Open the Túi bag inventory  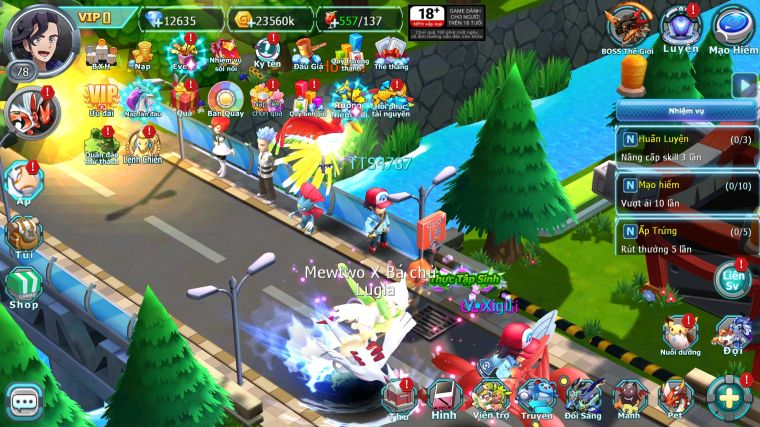click(24, 236)
